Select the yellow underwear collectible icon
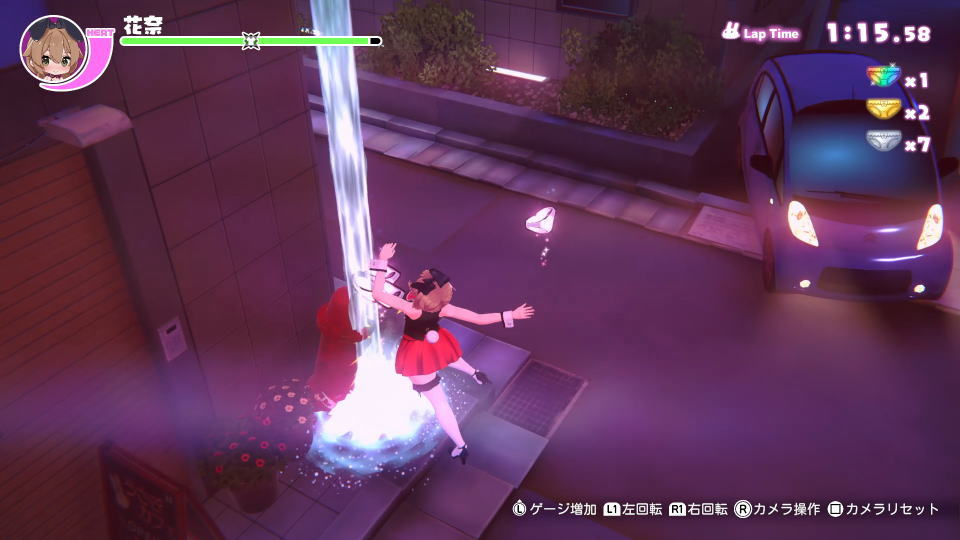Screen dimensions: 960x540 [x=882, y=110]
